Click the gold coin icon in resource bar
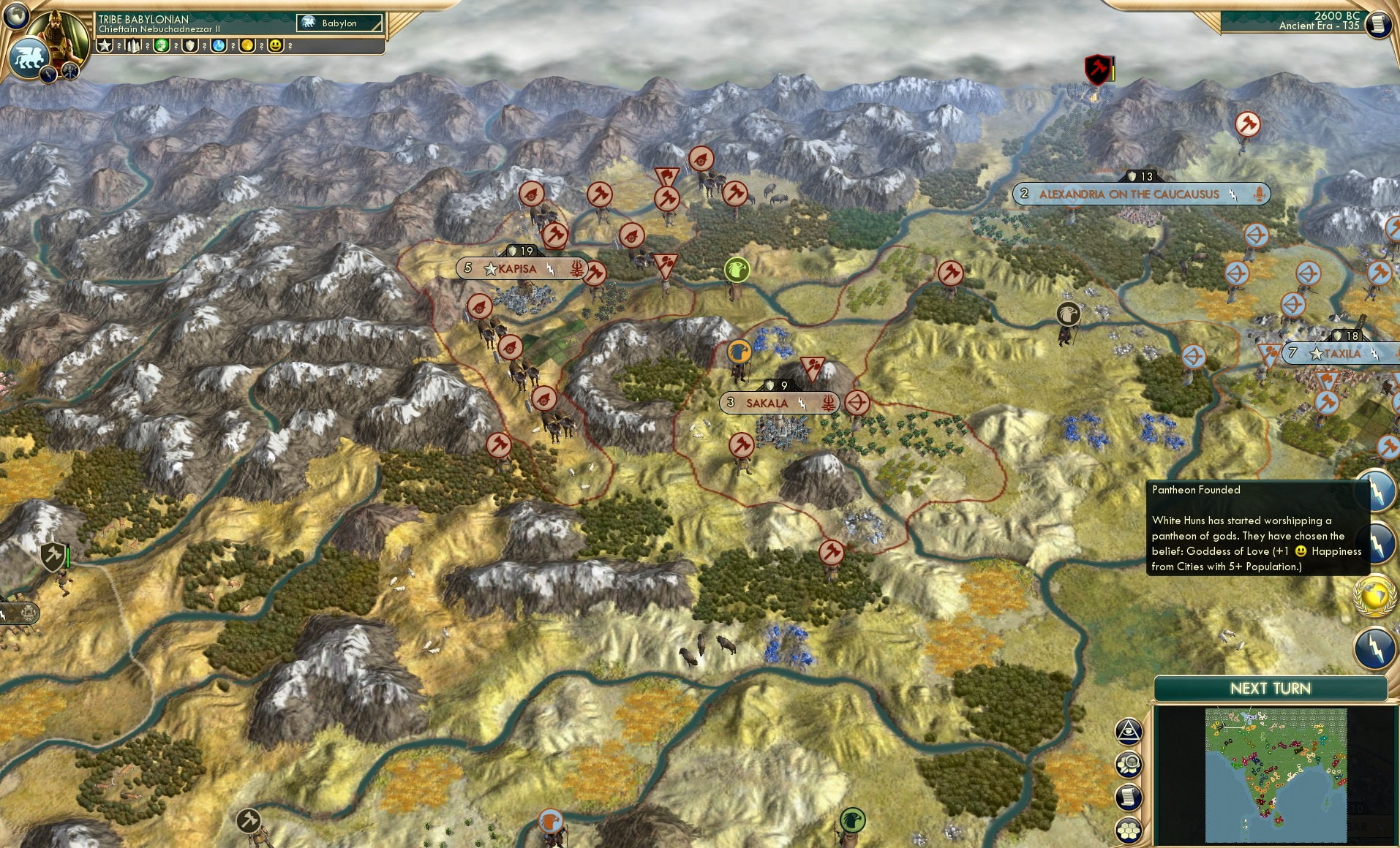The width and height of the screenshot is (1400, 848). point(246,45)
